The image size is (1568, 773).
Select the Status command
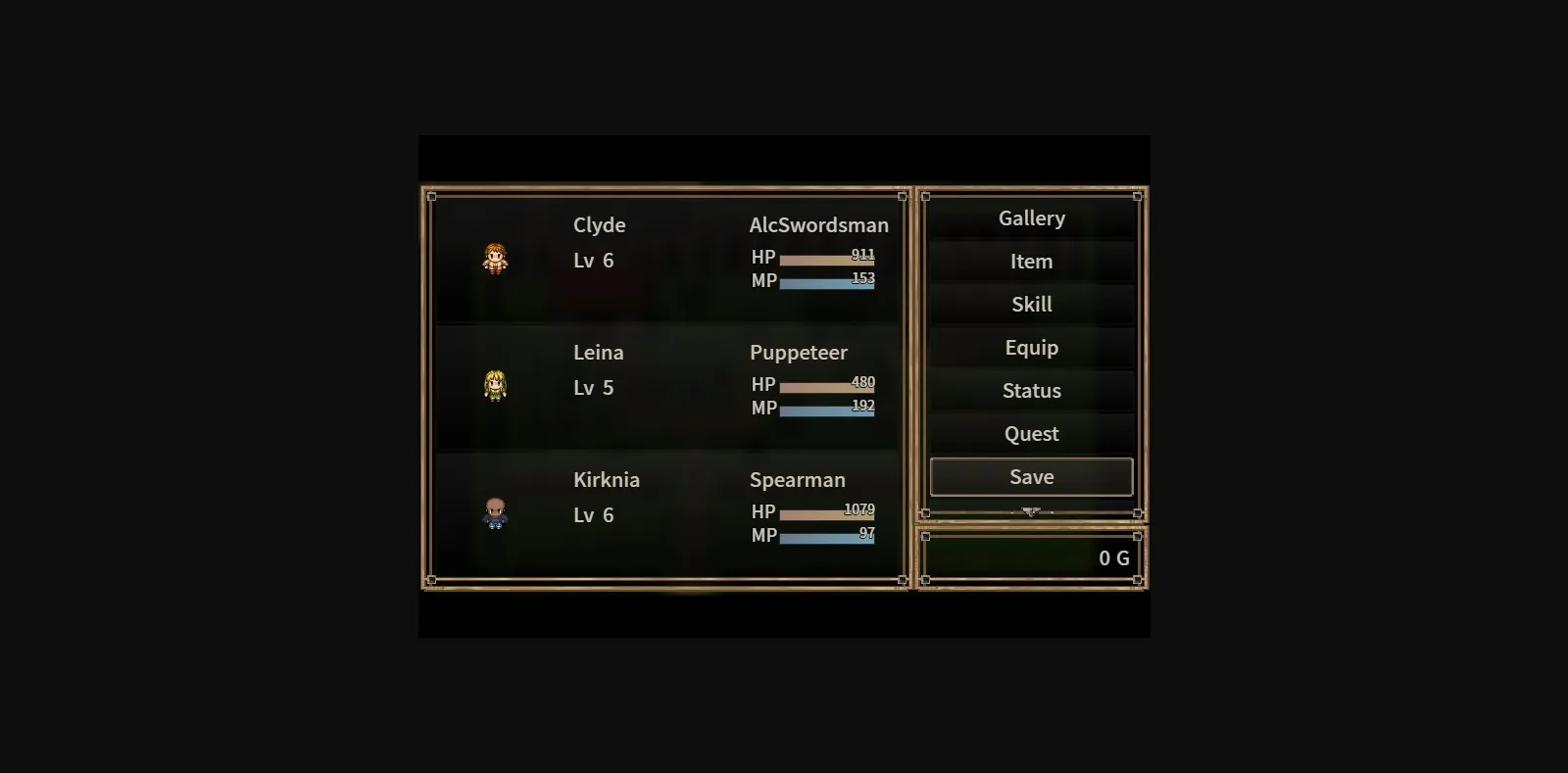1031,390
